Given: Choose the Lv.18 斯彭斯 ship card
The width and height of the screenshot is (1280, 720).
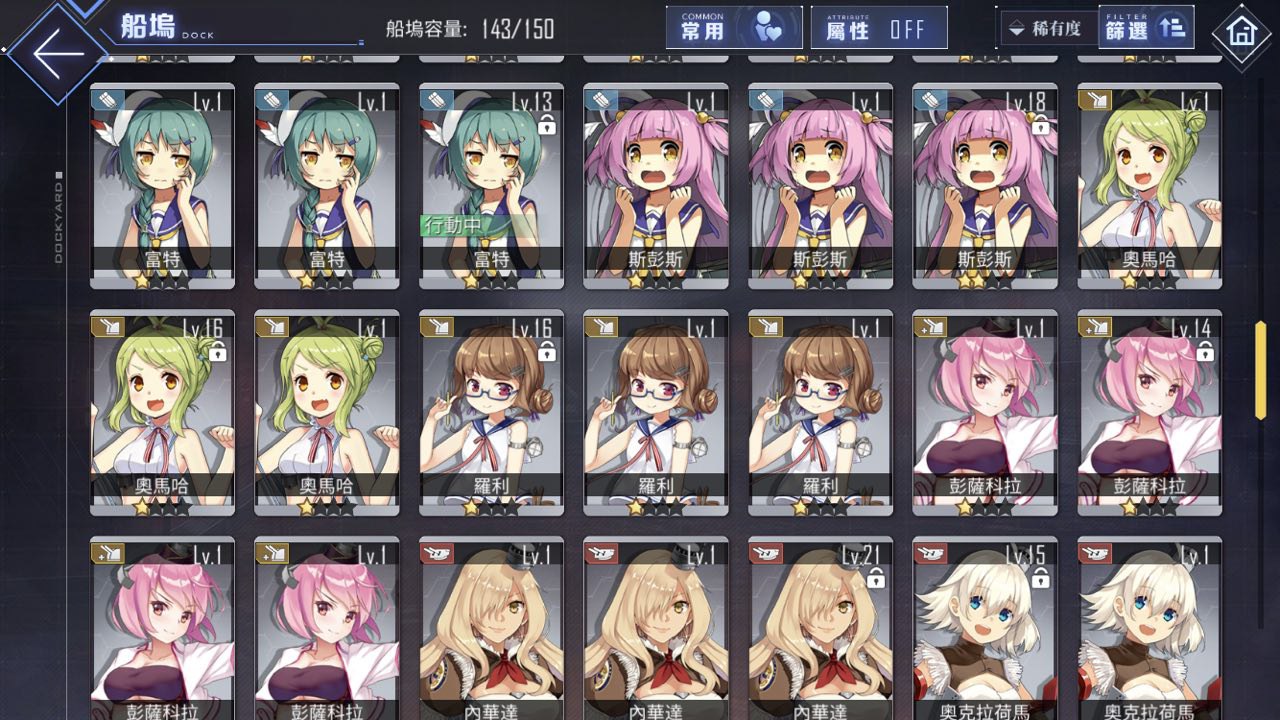Looking at the screenshot, I should pyautogui.click(x=984, y=187).
